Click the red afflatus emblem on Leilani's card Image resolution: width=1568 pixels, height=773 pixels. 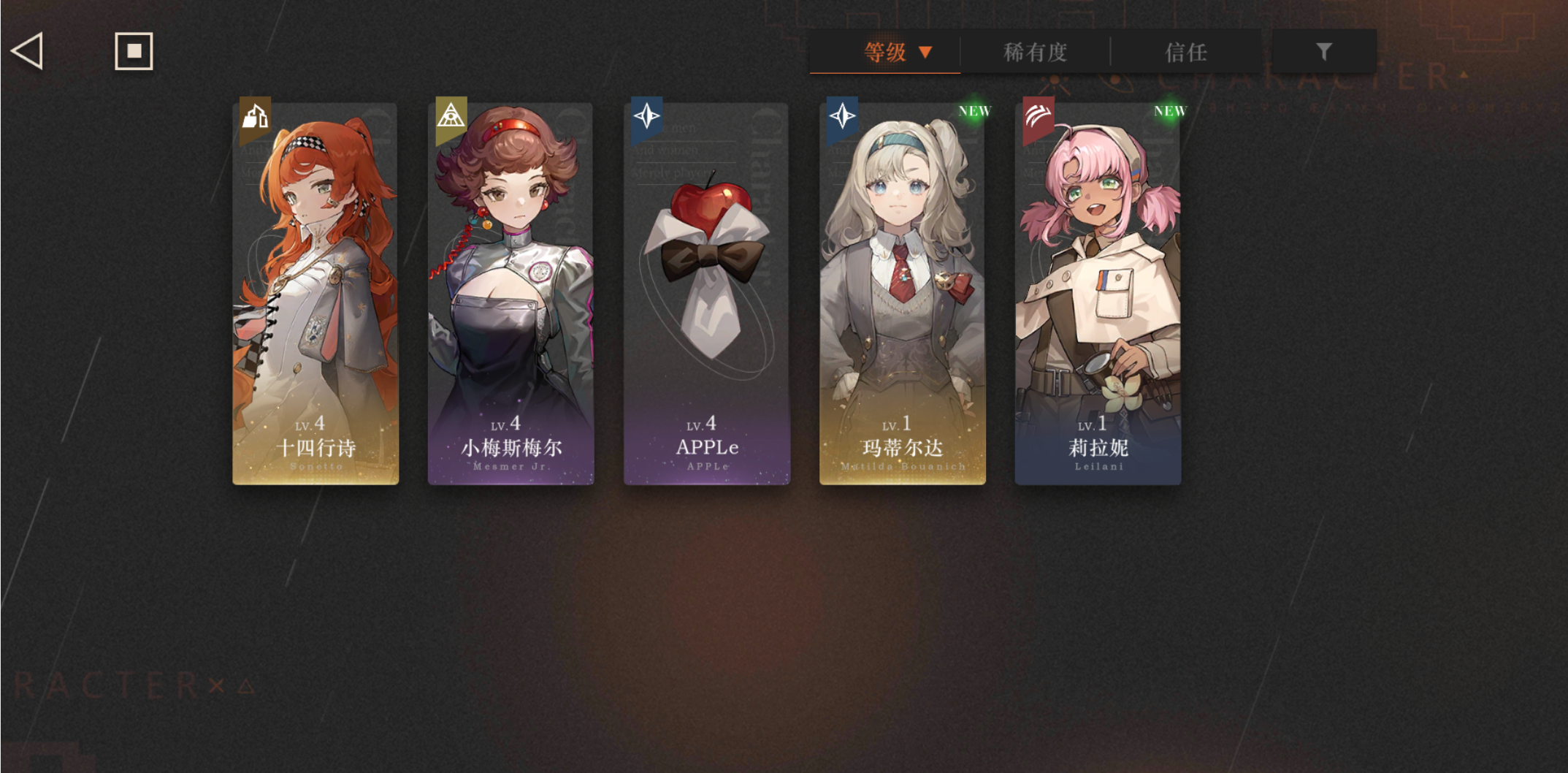1039,115
